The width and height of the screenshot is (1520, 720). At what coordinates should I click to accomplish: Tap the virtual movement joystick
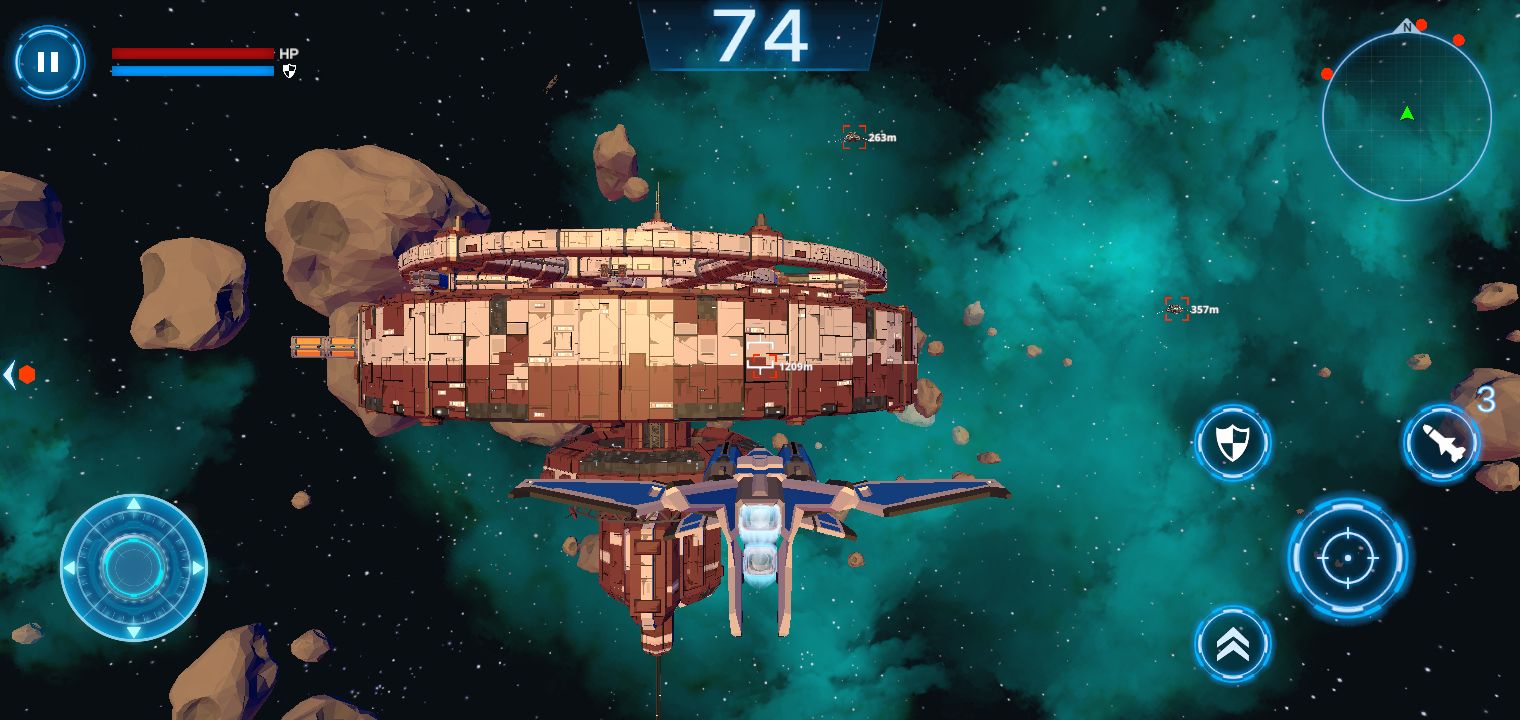coord(133,567)
